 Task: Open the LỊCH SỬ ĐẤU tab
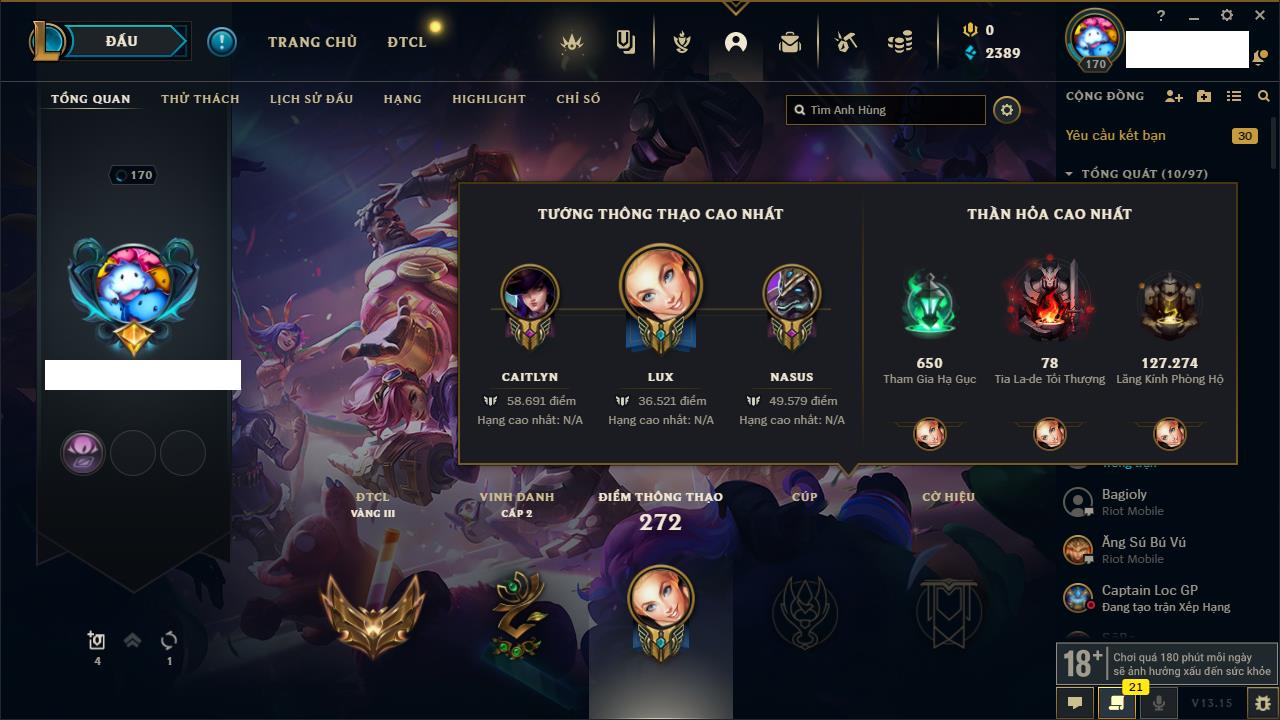click(x=311, y=99)
